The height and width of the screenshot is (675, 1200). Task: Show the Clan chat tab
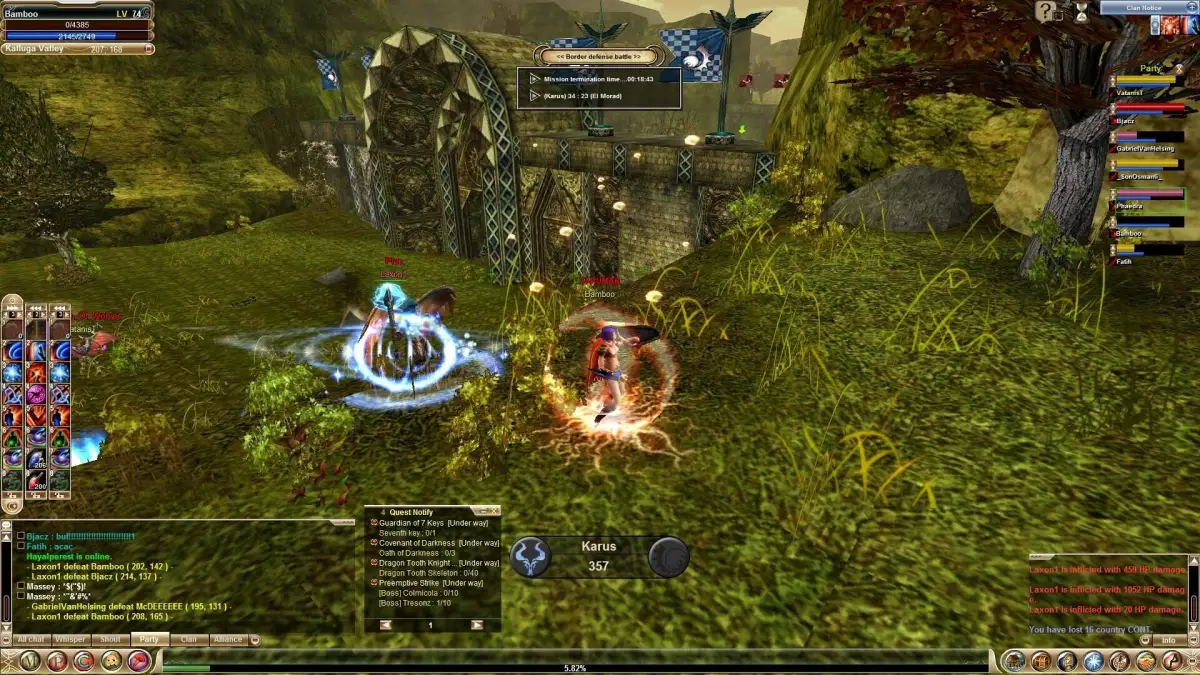click(188, 639)
